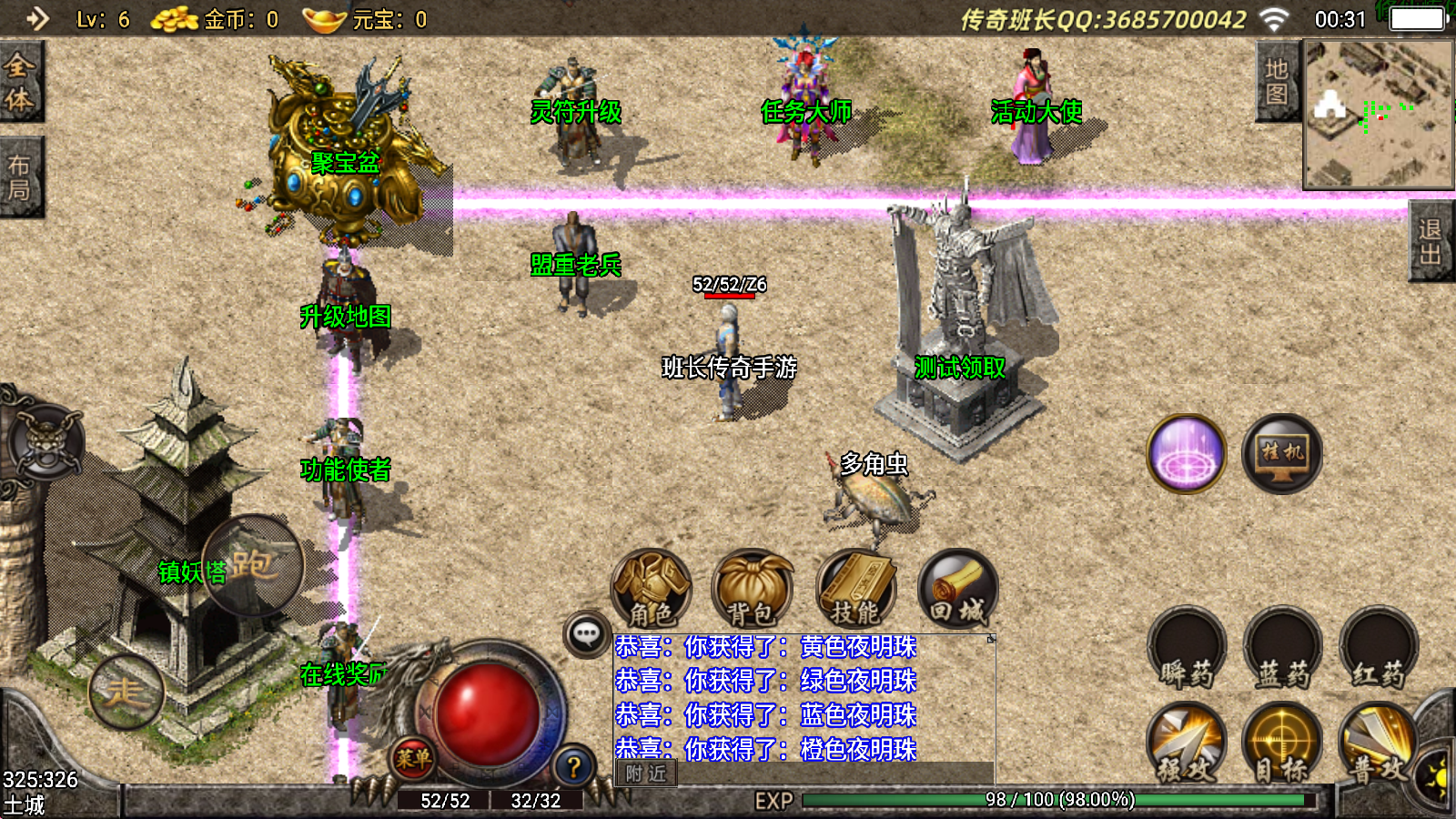Open the 地图 map button
1456x819 pixels.
(1276, 82)
